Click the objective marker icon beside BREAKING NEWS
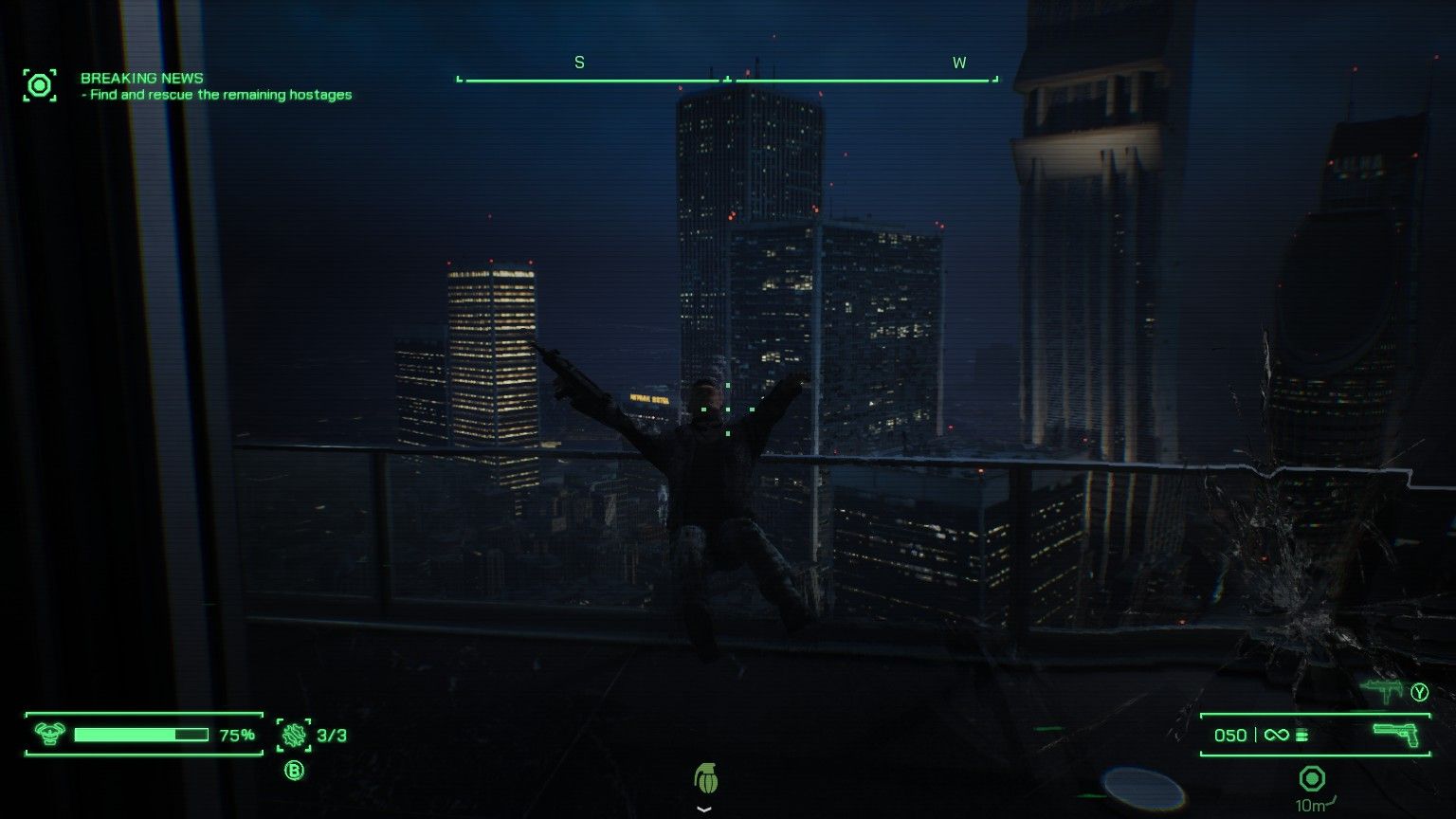 click(x=39, y=84)
